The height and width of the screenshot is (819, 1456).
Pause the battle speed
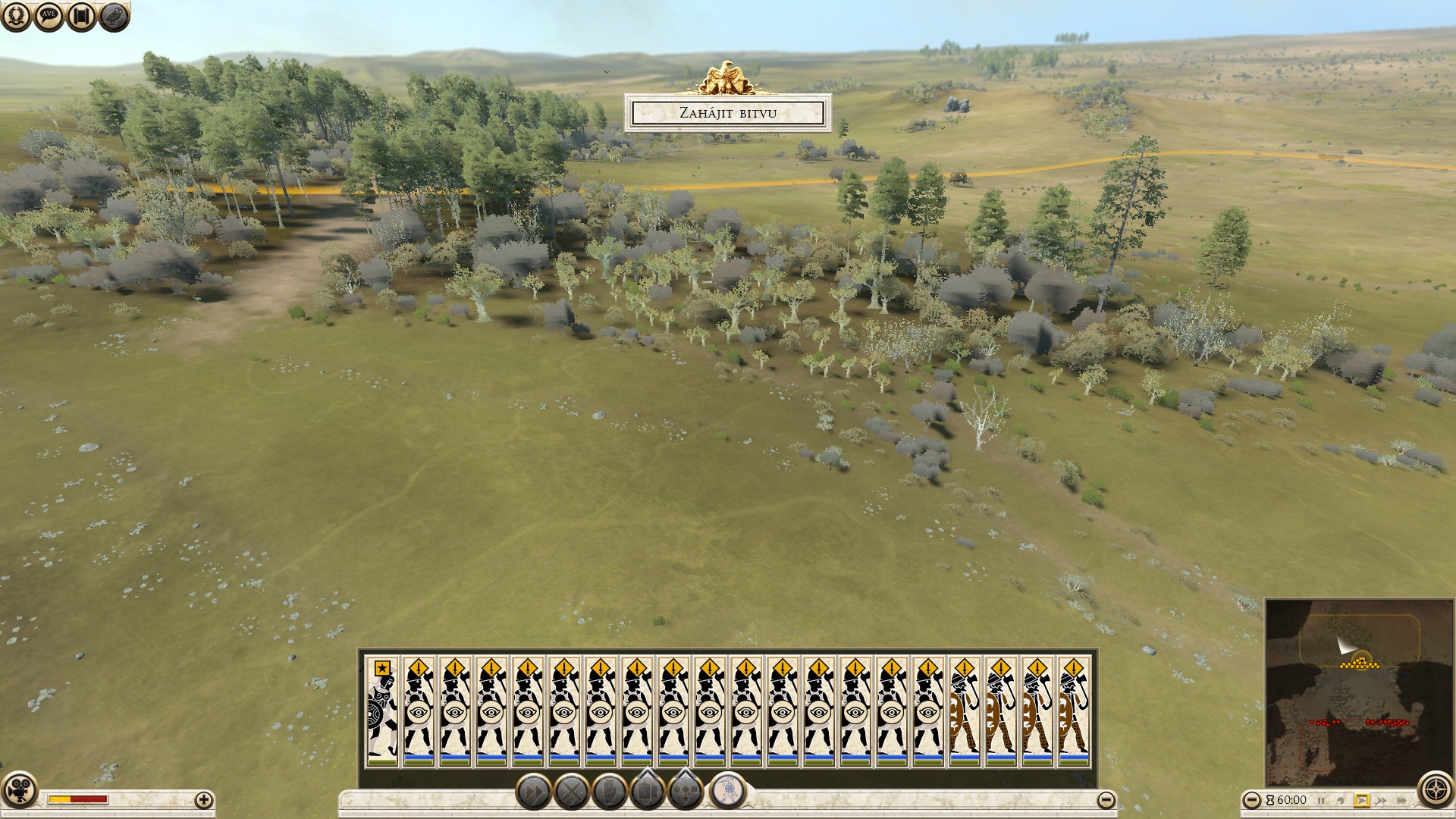pyautogui.click(x=1321, y=800)
